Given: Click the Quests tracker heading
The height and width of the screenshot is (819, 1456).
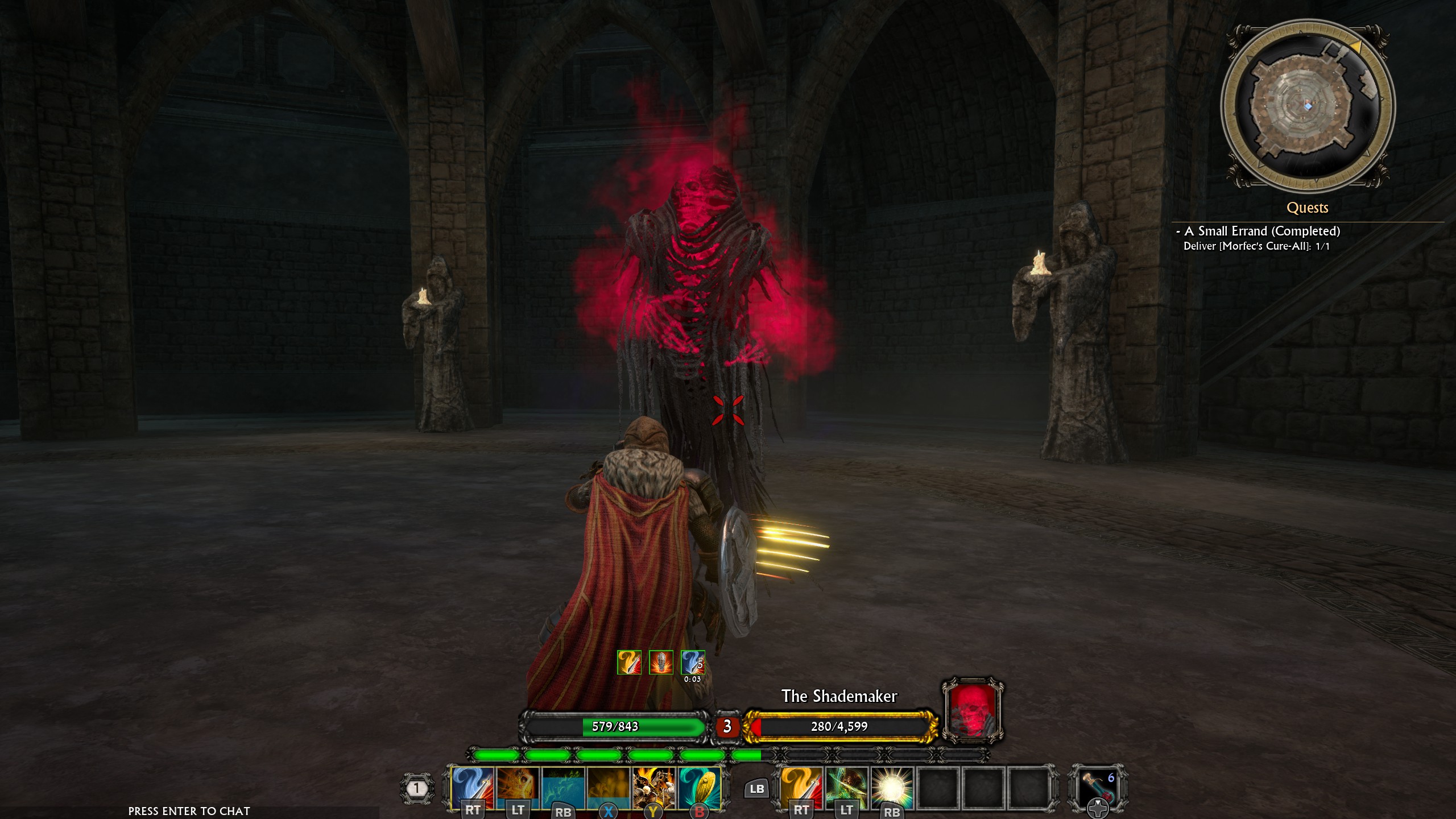Looking at the screenshot, I should click(1307, 208).
